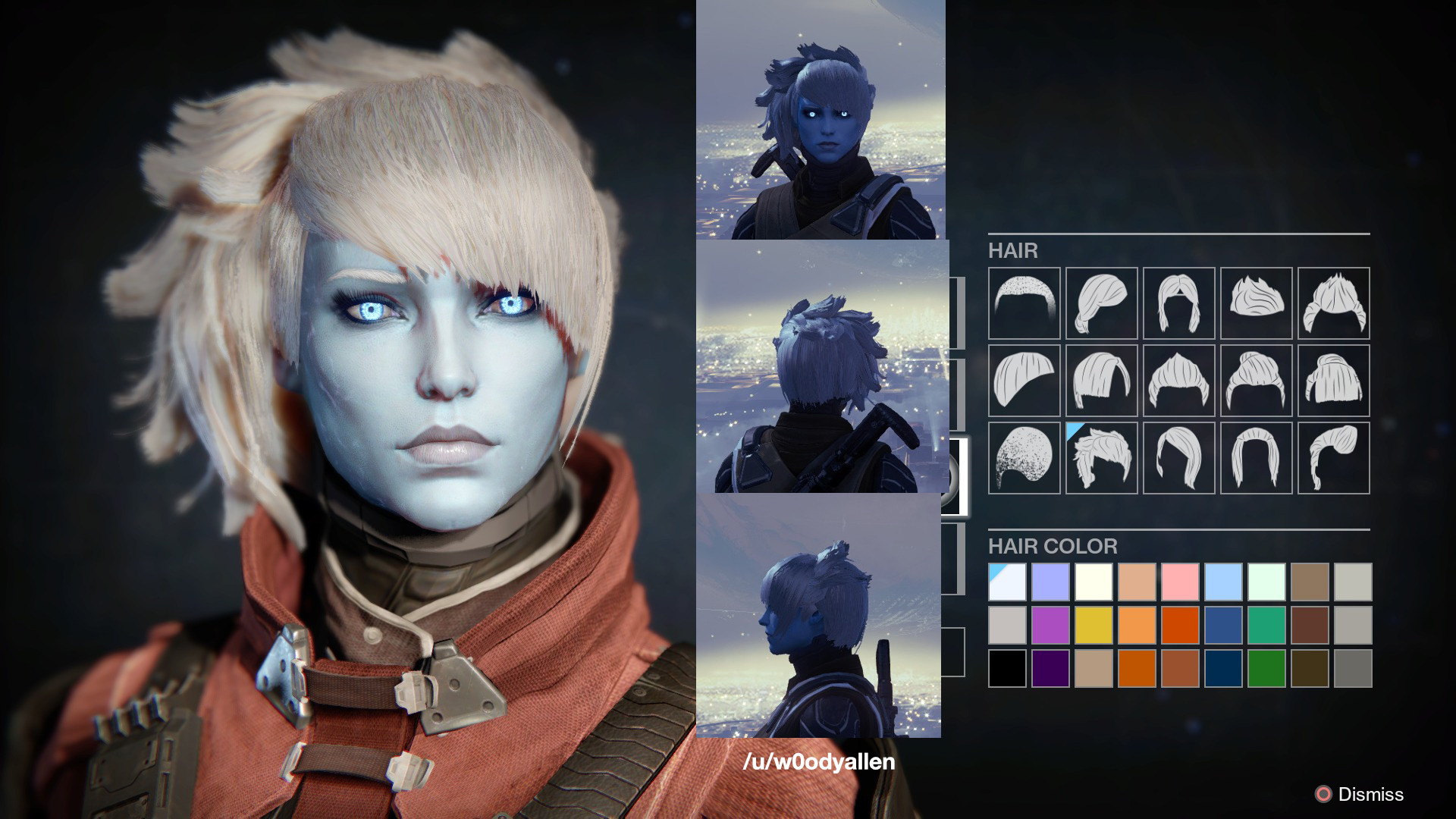Choose the black hair color swatch
The width and height of the screenshot is (1456, 819).
[1007, 668]
